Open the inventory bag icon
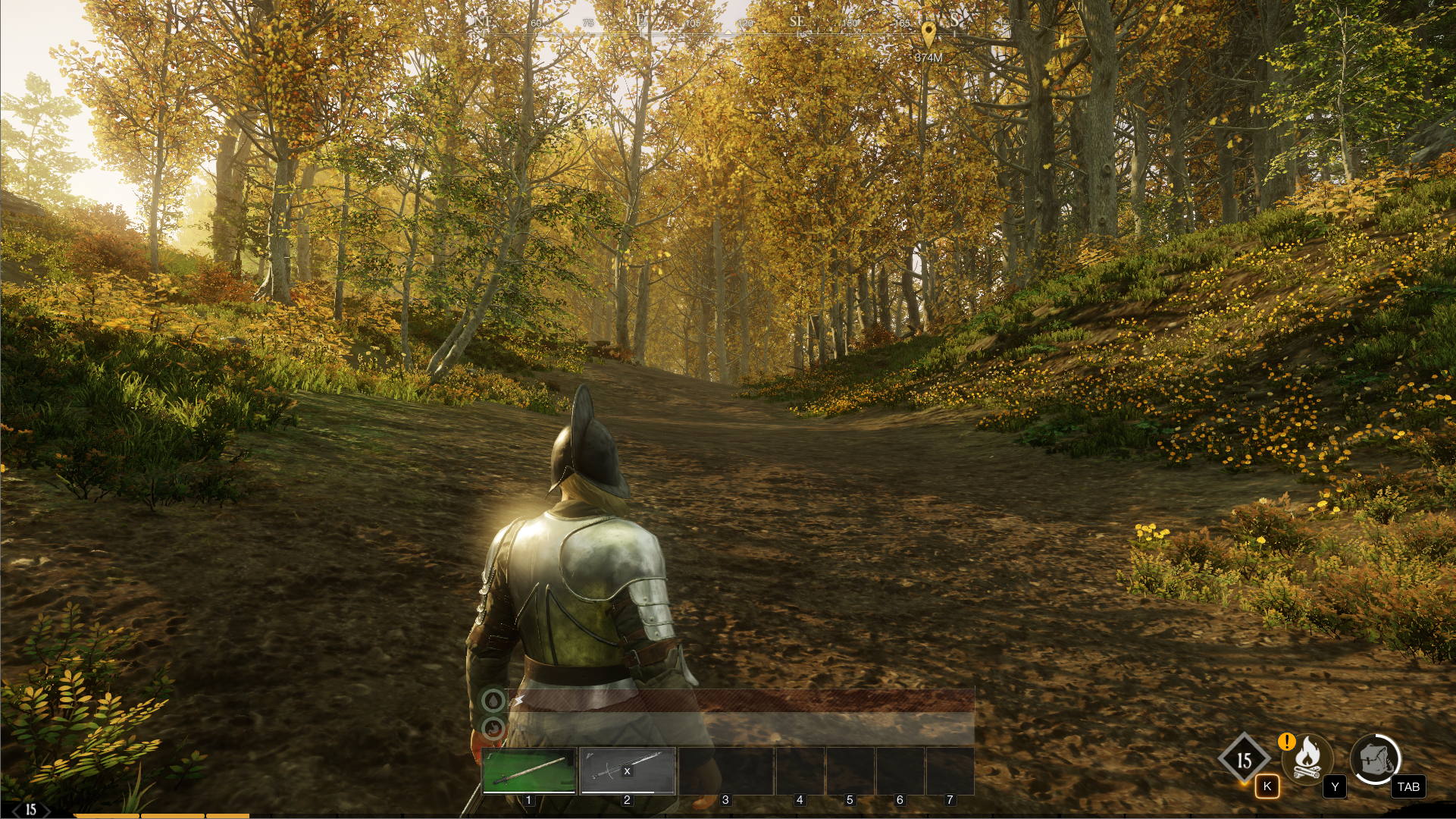 point(1375,758)
